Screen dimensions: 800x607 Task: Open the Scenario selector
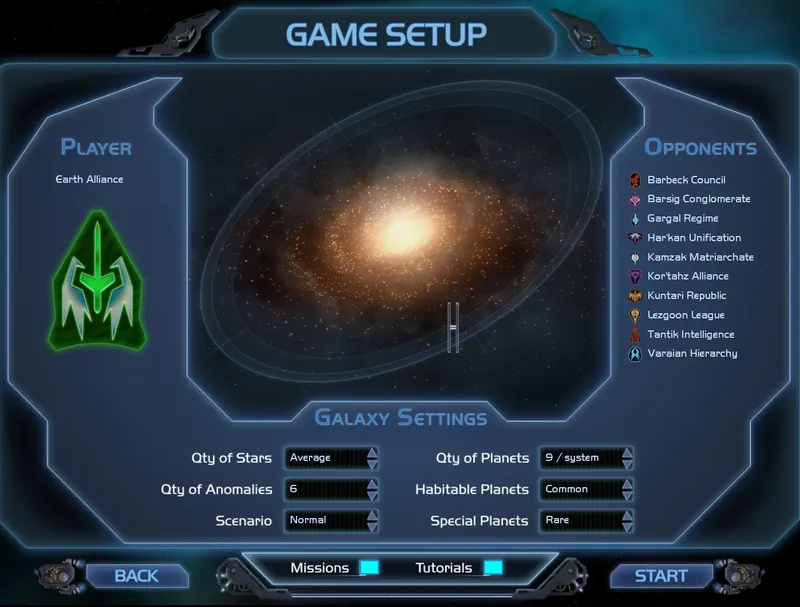[331, 521]
